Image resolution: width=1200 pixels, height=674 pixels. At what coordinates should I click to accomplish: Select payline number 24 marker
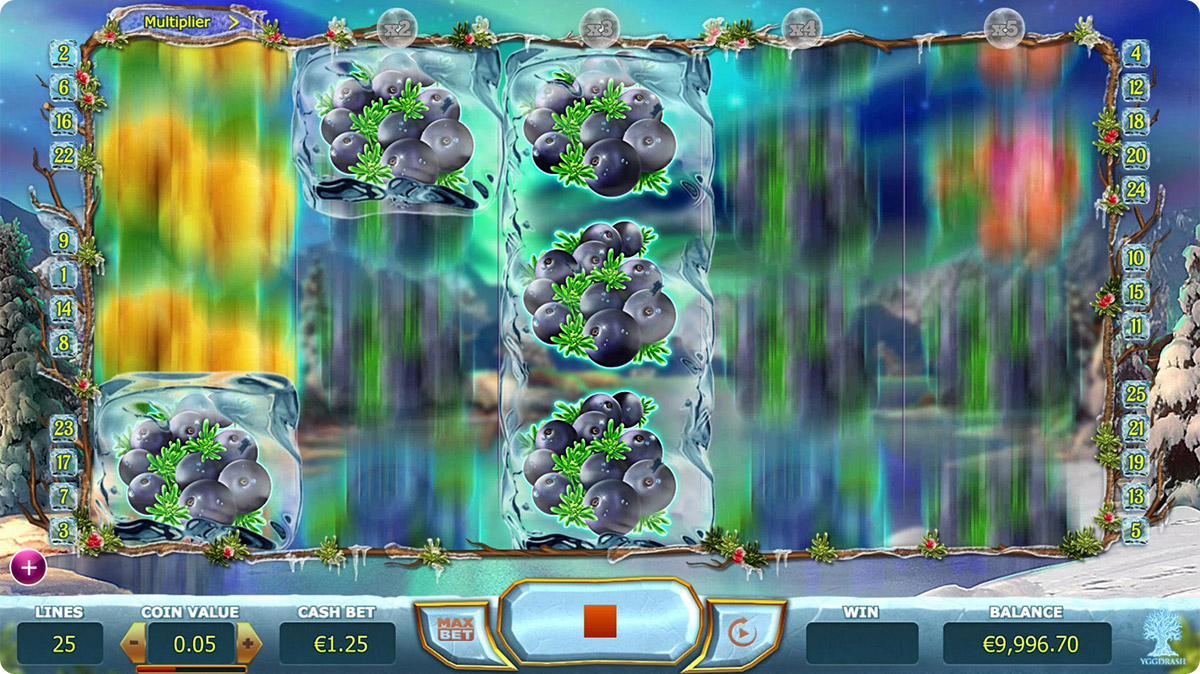(1135, 190)
